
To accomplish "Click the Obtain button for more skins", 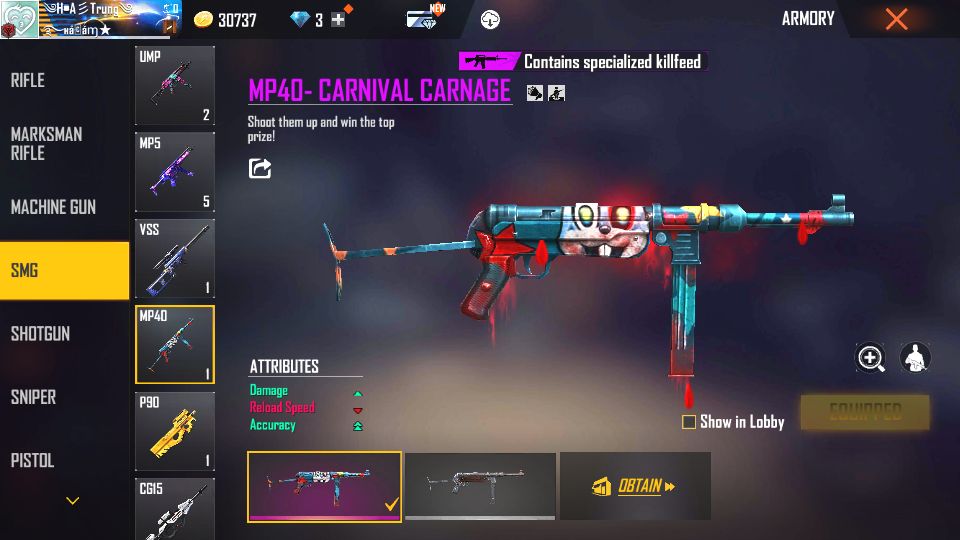I will click(635, 486).
